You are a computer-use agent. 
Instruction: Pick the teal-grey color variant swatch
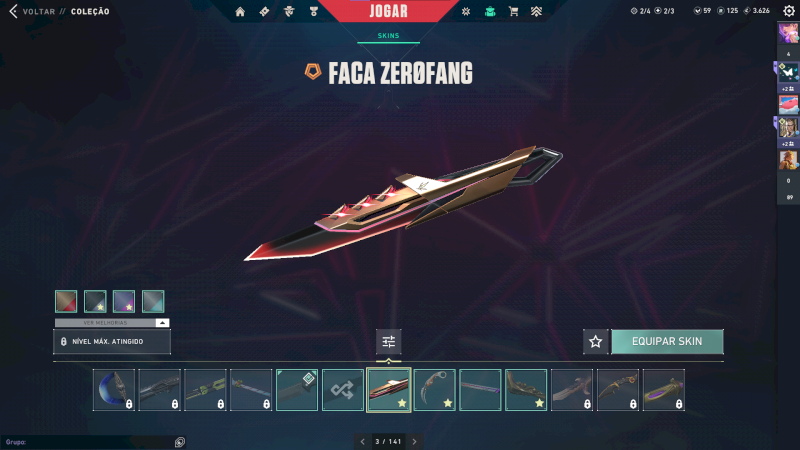point(153,301)
